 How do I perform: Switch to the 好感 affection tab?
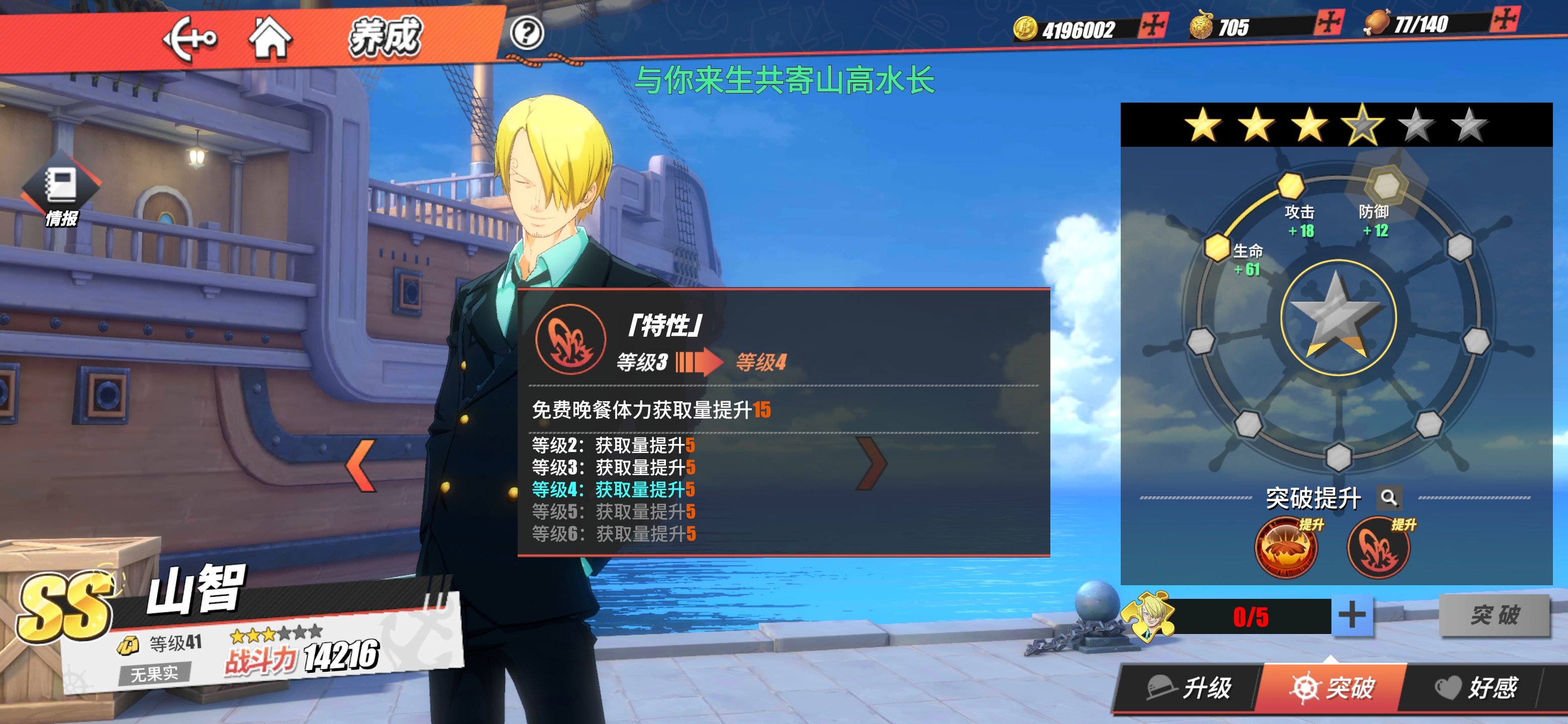tap(1476, 688)
